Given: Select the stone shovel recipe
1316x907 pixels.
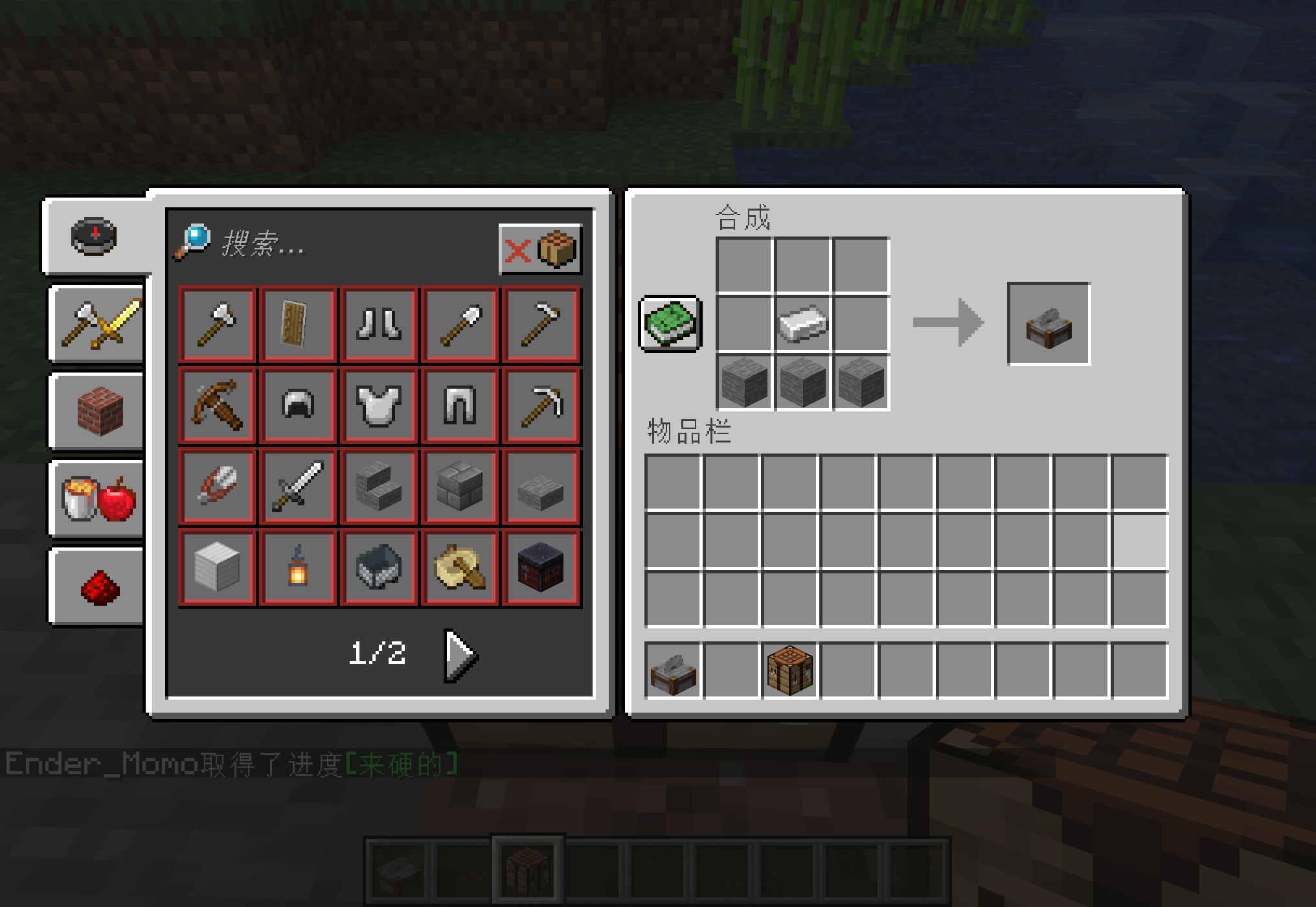Looking at the screenshot, I should click(460, 324).
